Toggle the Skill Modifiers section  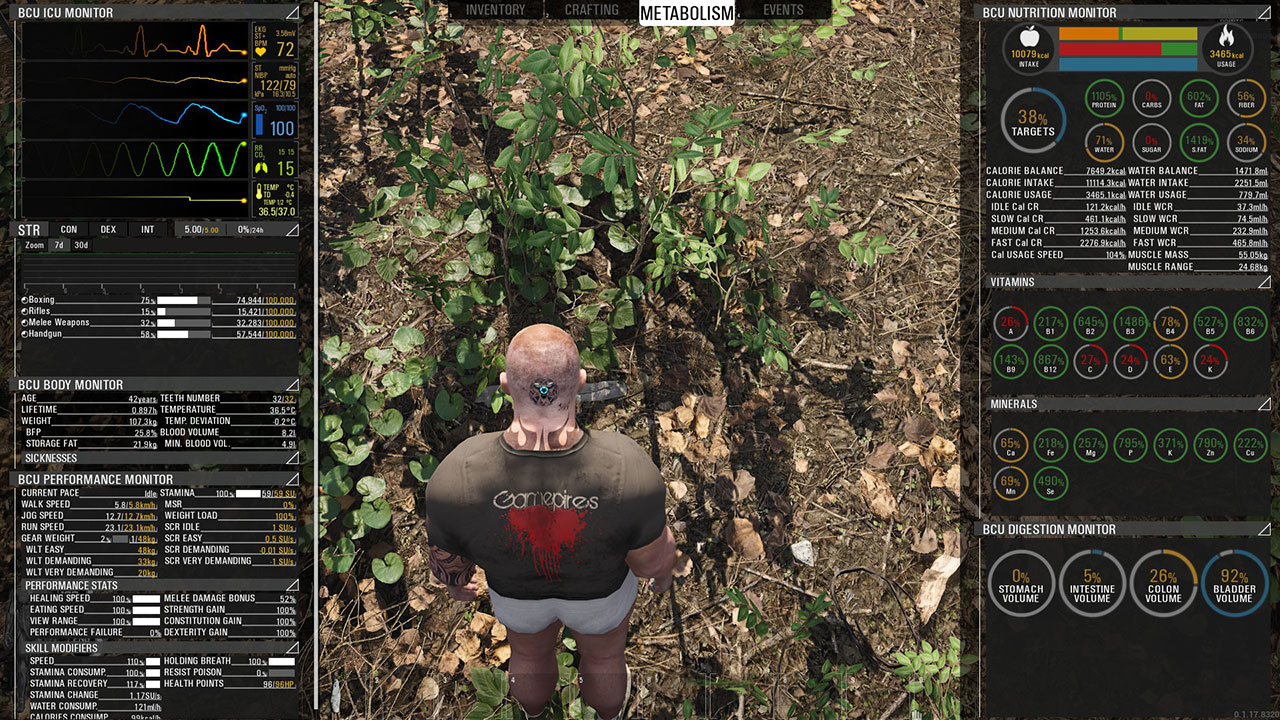point(292,648)
